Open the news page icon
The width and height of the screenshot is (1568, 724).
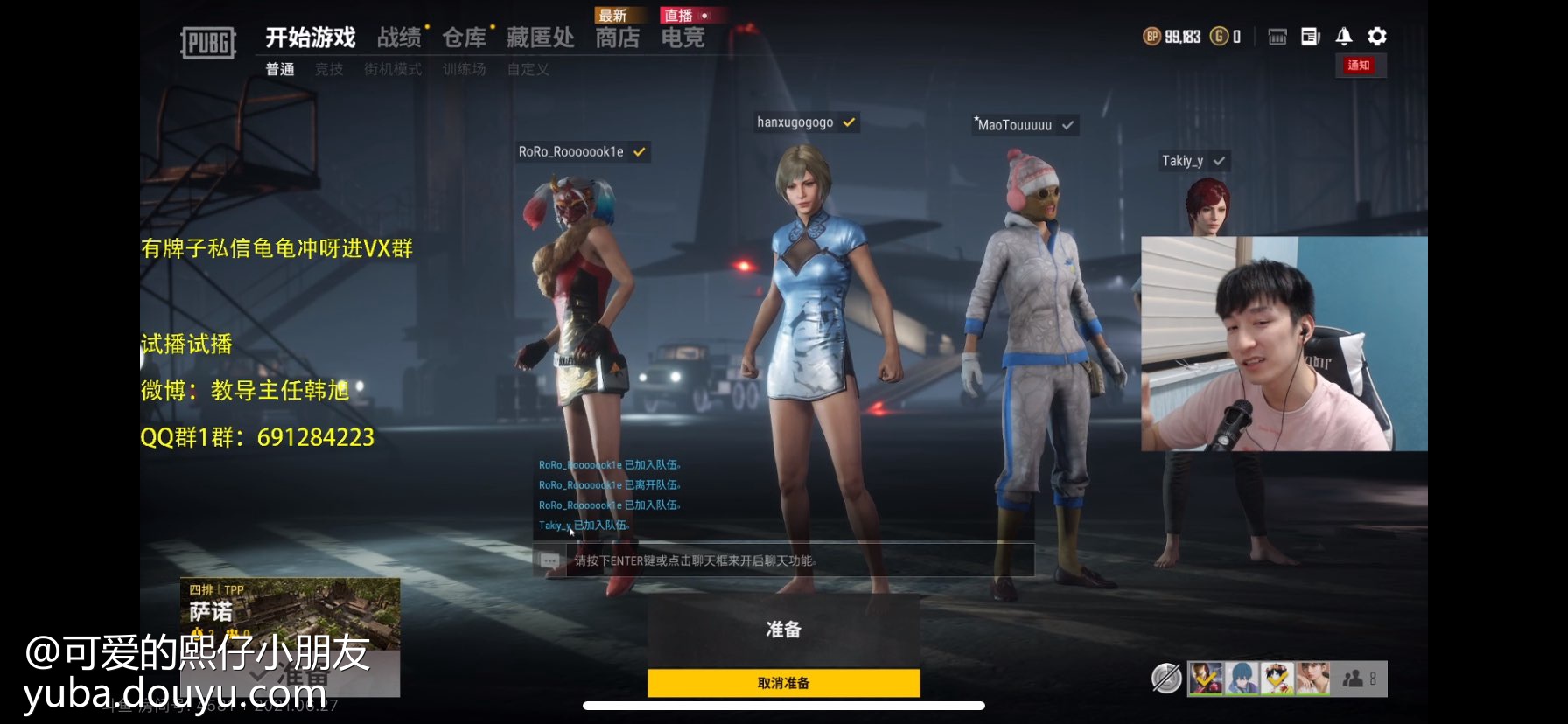(x=1311, y=36)
